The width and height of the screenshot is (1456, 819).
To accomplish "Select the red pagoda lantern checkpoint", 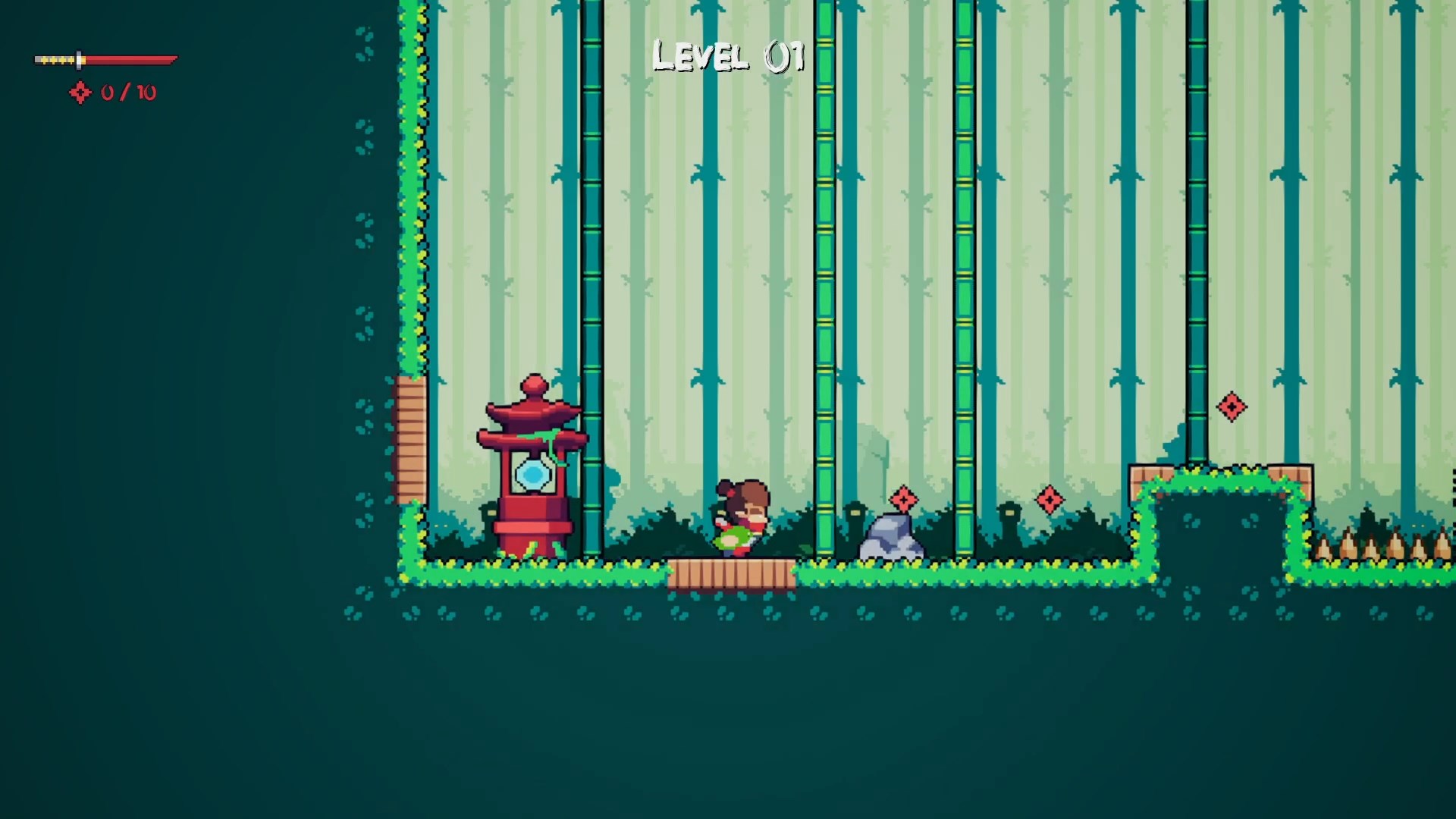I will pyautogui.click(x=531, y=455).
